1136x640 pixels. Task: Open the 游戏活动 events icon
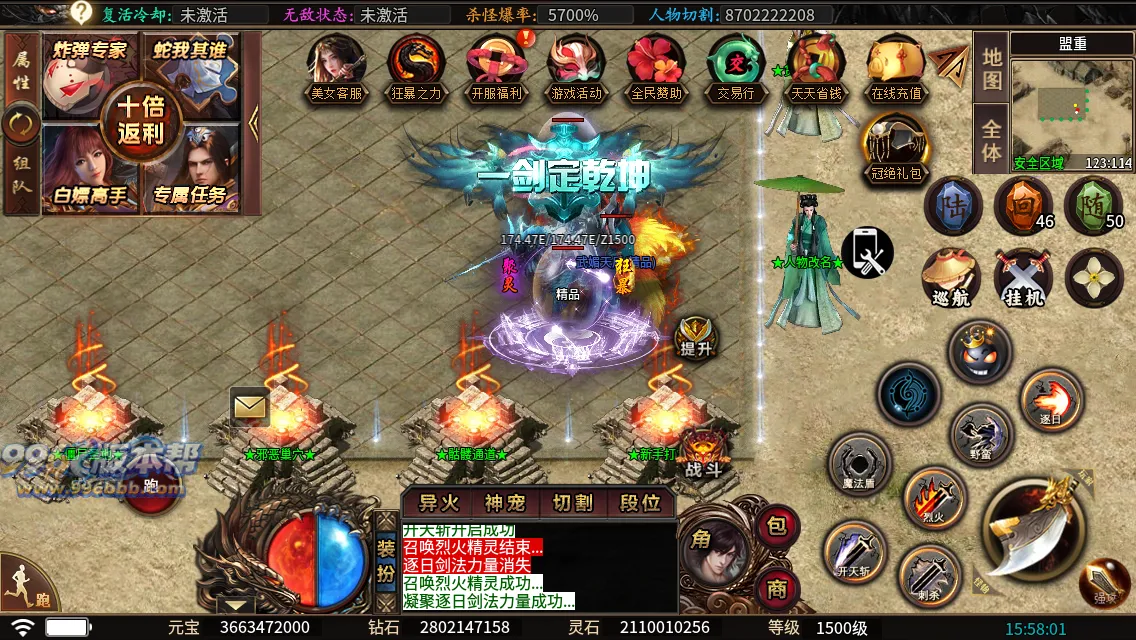point(576,66)
